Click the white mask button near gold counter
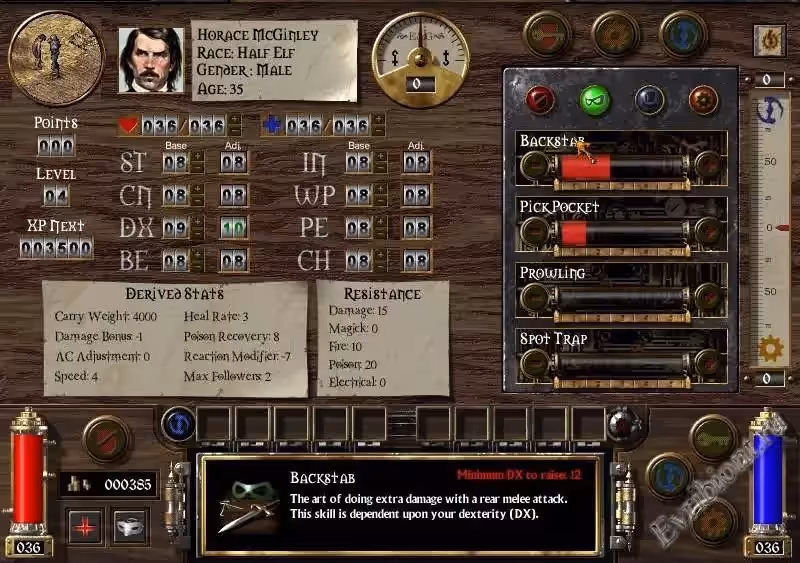This screenshot has width=800, height=563. (x=130, y=526)
